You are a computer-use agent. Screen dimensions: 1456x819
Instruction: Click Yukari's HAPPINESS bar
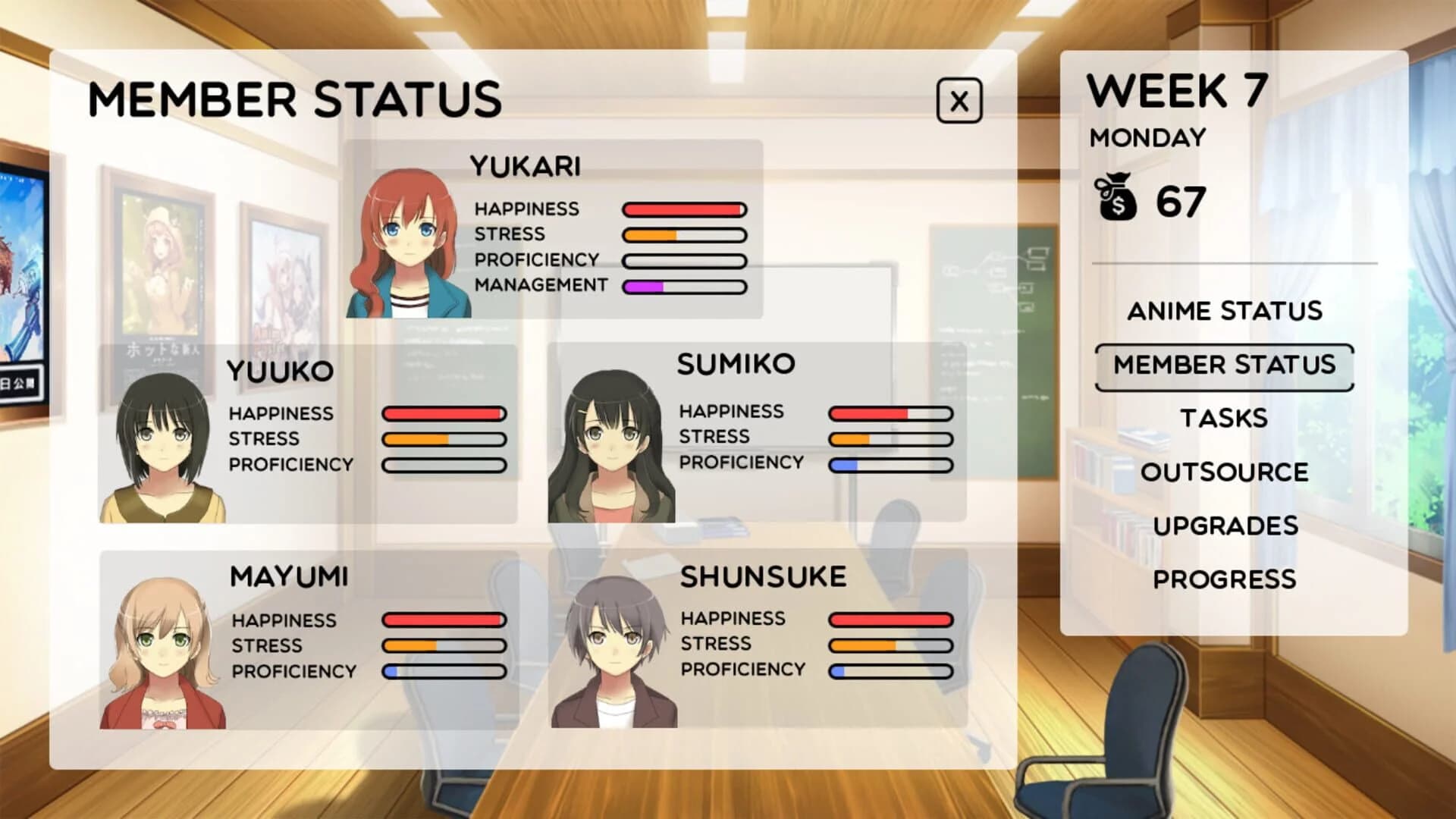[682, 209]
